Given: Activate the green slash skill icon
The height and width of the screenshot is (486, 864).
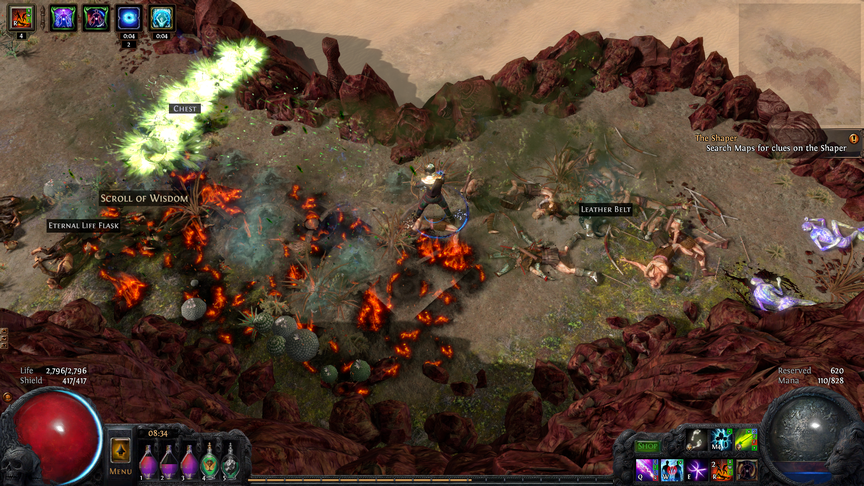Looking at the screenshot, I should click(746, 440).
